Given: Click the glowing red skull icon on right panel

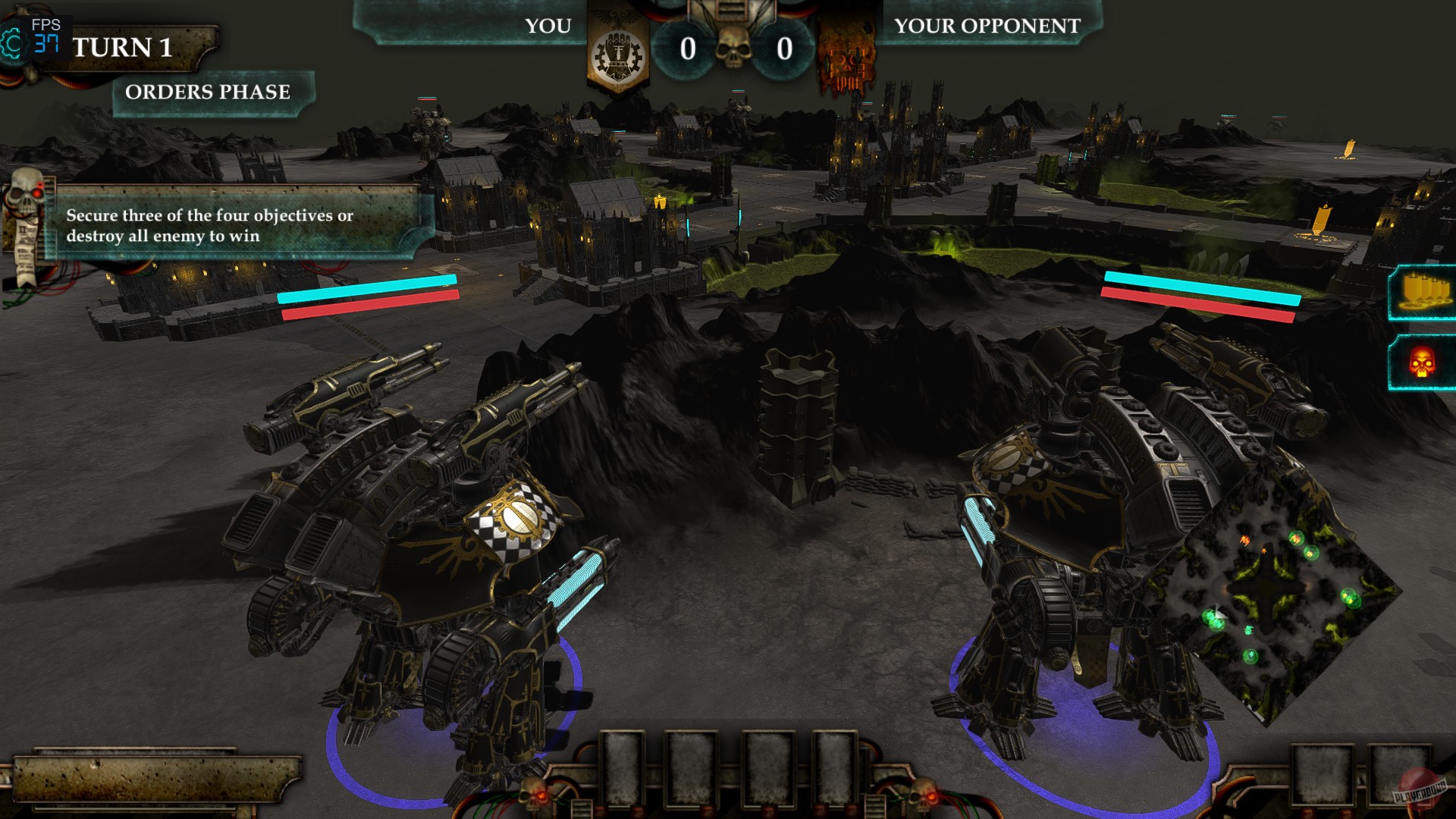Looking at the screenshot, I should (1424, 364).
